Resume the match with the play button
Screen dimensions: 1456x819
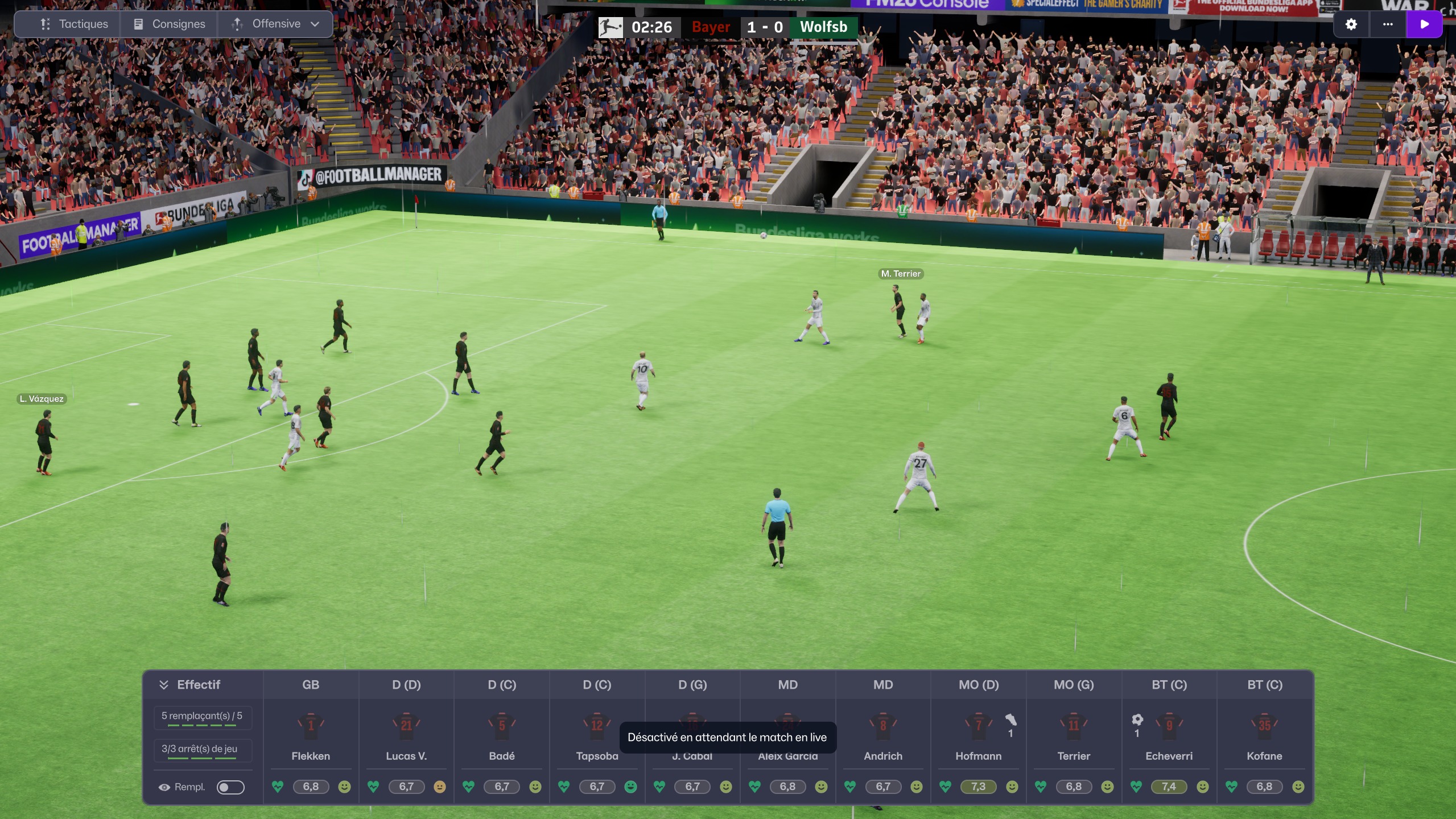click(1425, 24)
